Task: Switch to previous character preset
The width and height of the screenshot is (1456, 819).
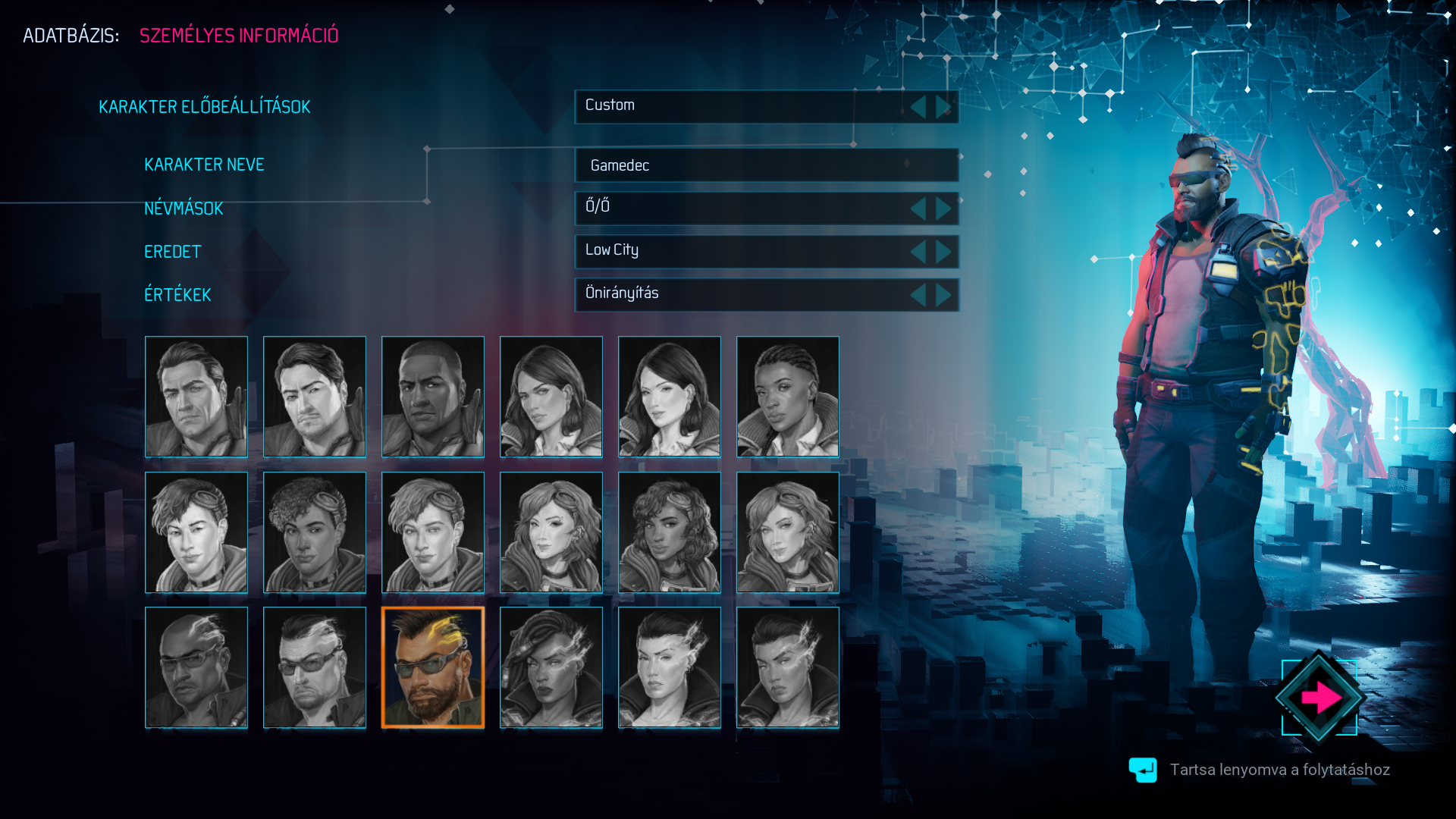Action: (918, 107)
